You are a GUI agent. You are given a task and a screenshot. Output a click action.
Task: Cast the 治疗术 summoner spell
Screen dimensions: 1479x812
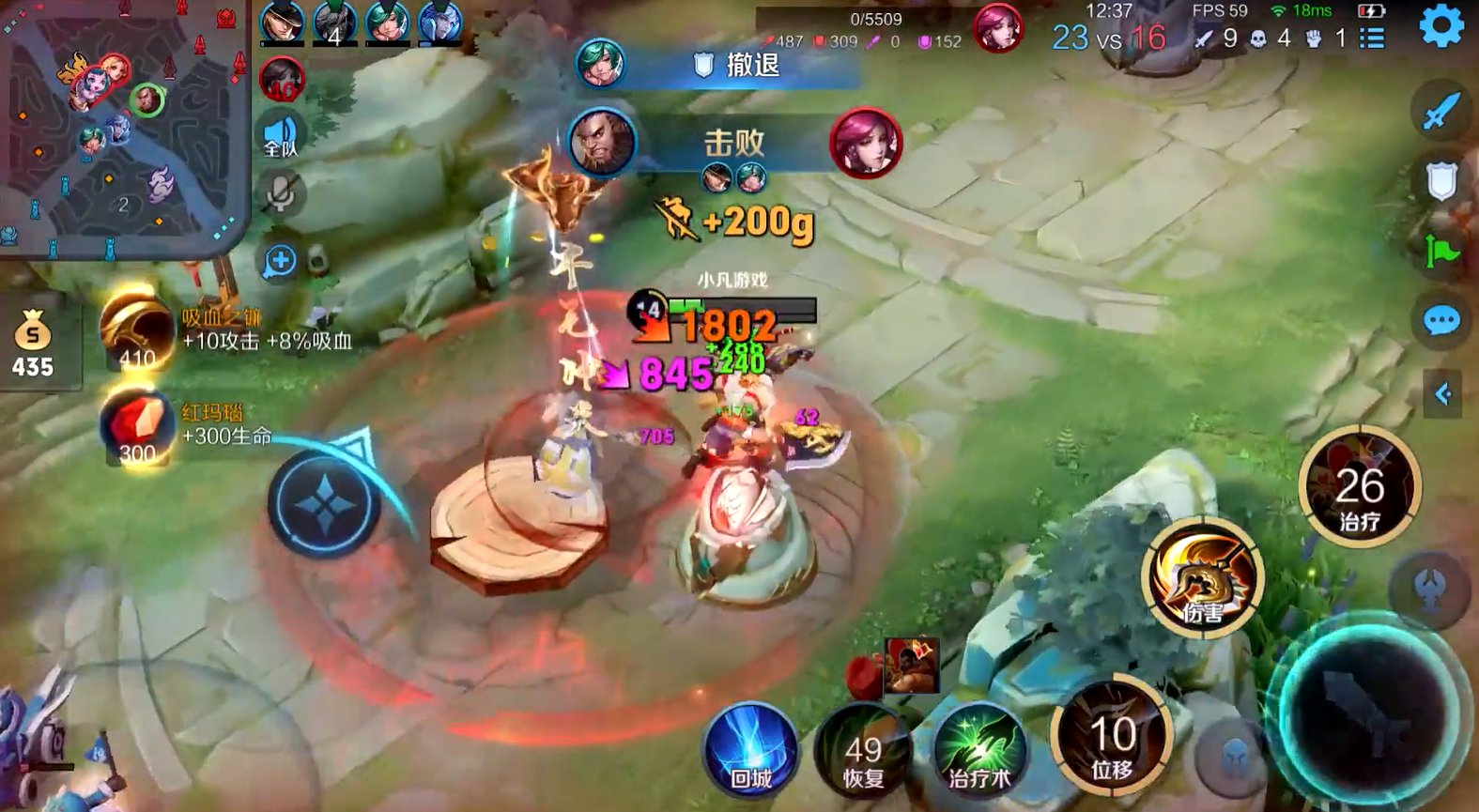(x=979, y=753)
